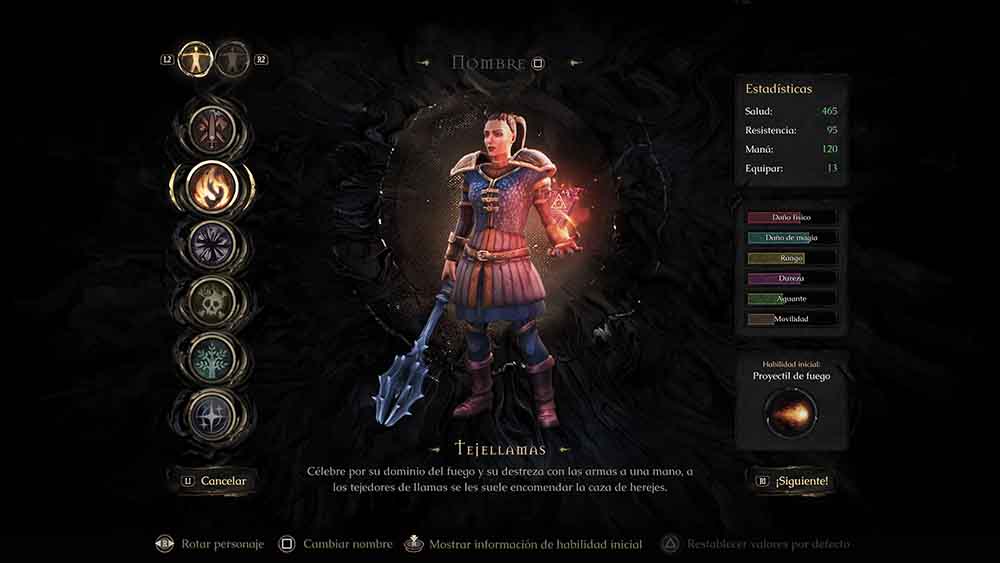Select the flame class icon
The image size is (1000, 563).
tap(213, 185)
